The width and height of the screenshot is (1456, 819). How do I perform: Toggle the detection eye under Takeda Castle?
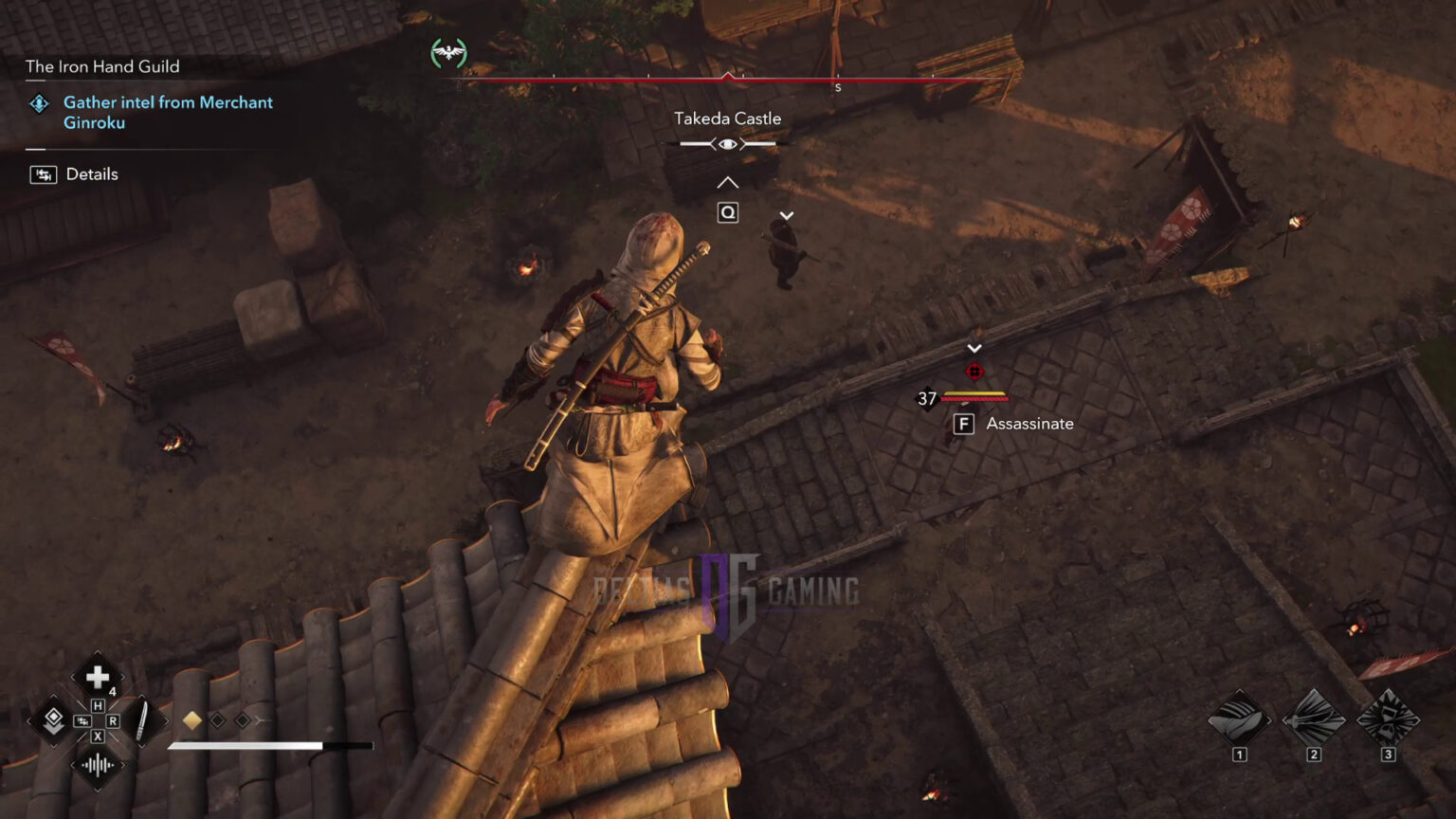pyautogui.click(x=727, y=143)
